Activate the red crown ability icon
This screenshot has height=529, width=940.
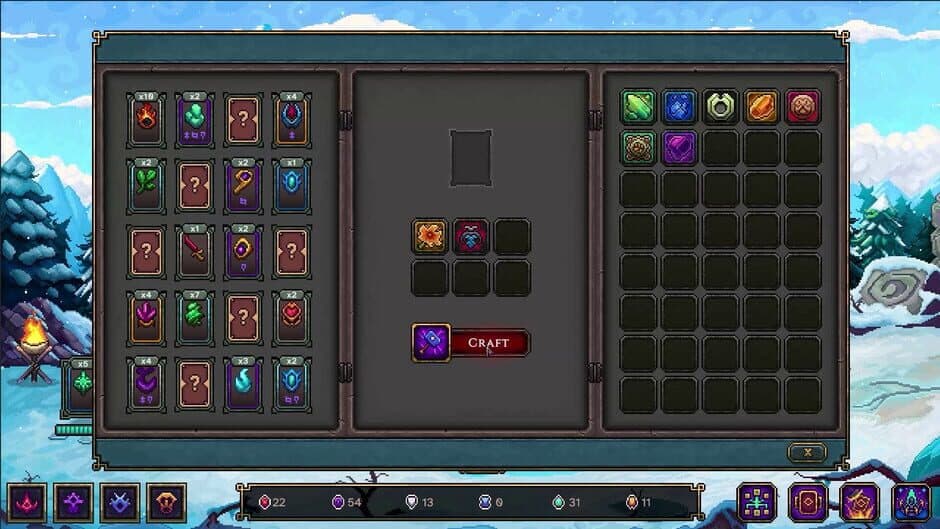click(x=24, y=501)
